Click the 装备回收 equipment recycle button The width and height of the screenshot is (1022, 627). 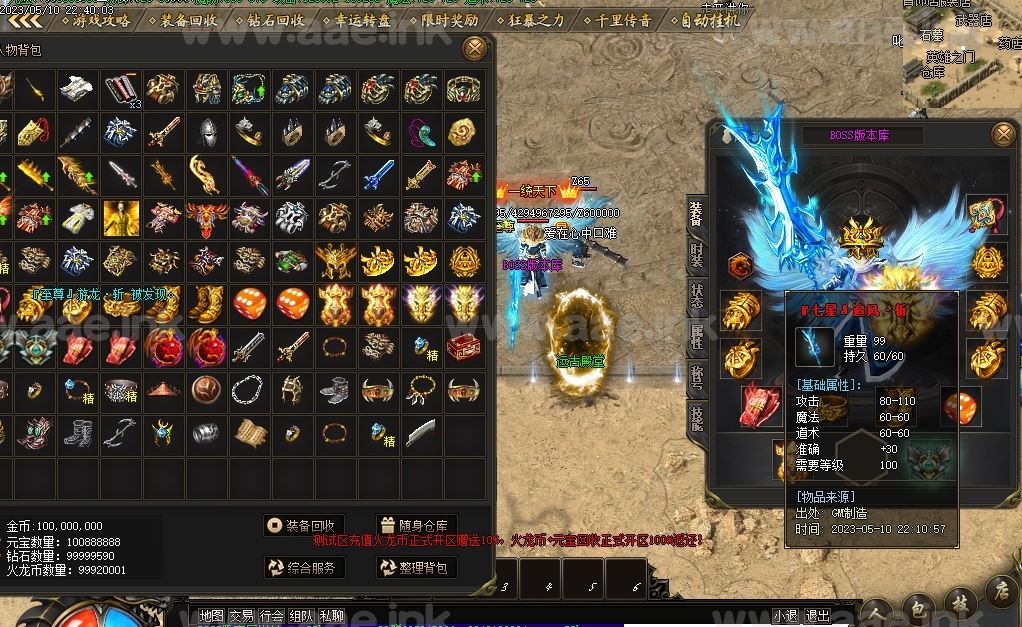click(305, 525)
